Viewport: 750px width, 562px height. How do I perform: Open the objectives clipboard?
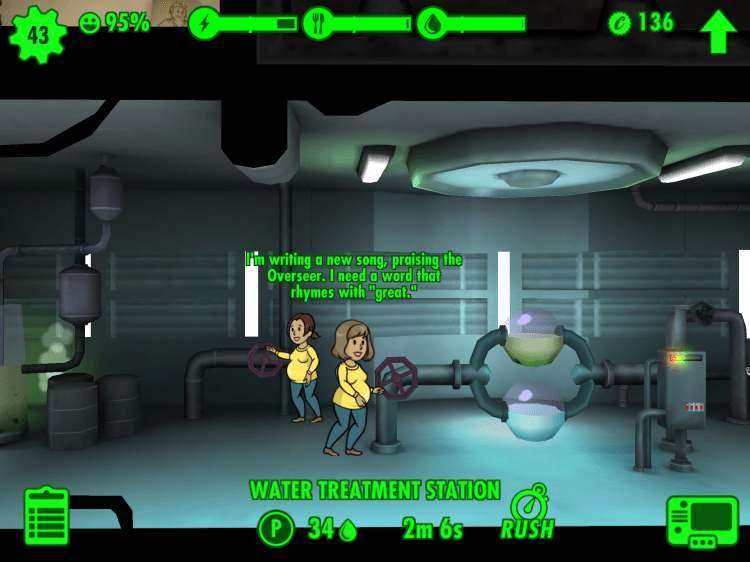pyautogui.click(x=46, y=516)
